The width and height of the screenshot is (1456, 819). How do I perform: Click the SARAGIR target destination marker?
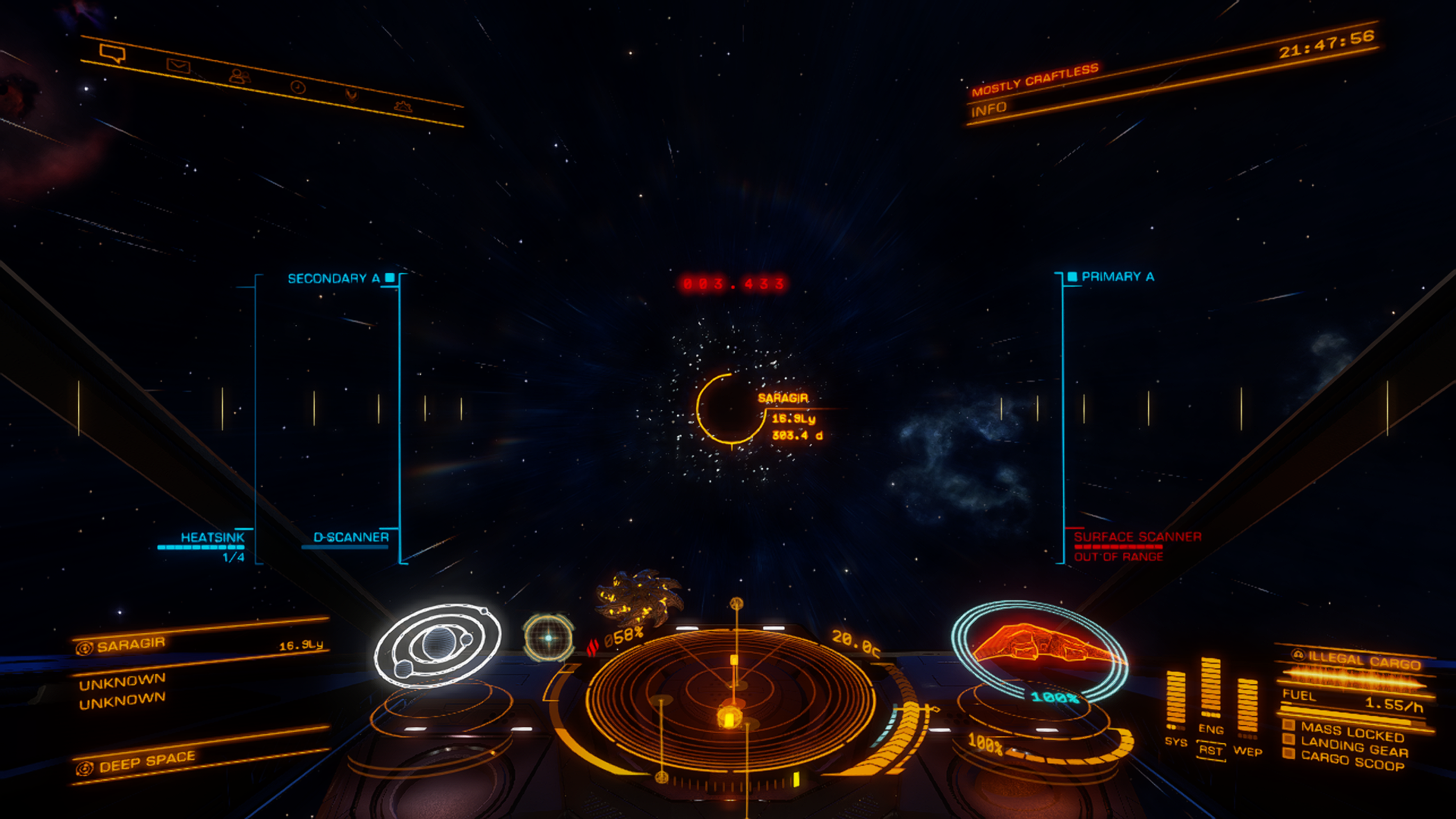pos(730,408)
